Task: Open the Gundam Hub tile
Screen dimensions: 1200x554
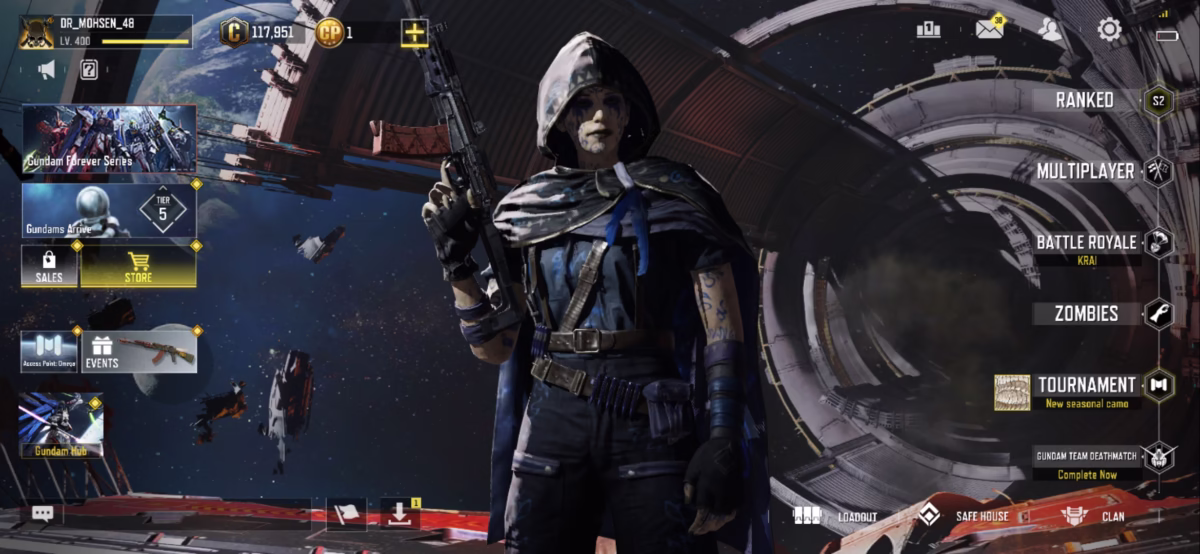Action: point(61,424)
